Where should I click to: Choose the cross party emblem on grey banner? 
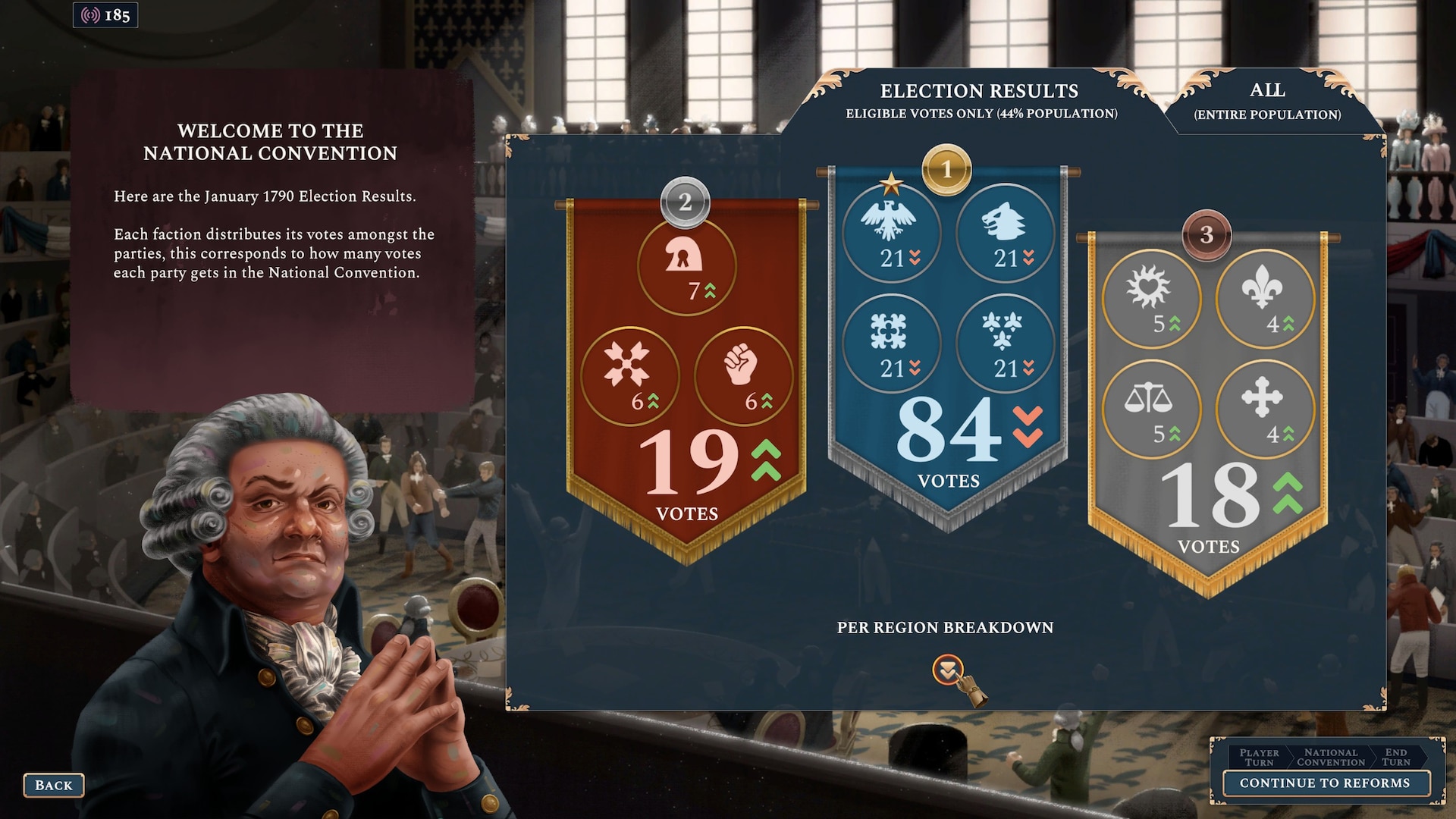(1264, 409)
